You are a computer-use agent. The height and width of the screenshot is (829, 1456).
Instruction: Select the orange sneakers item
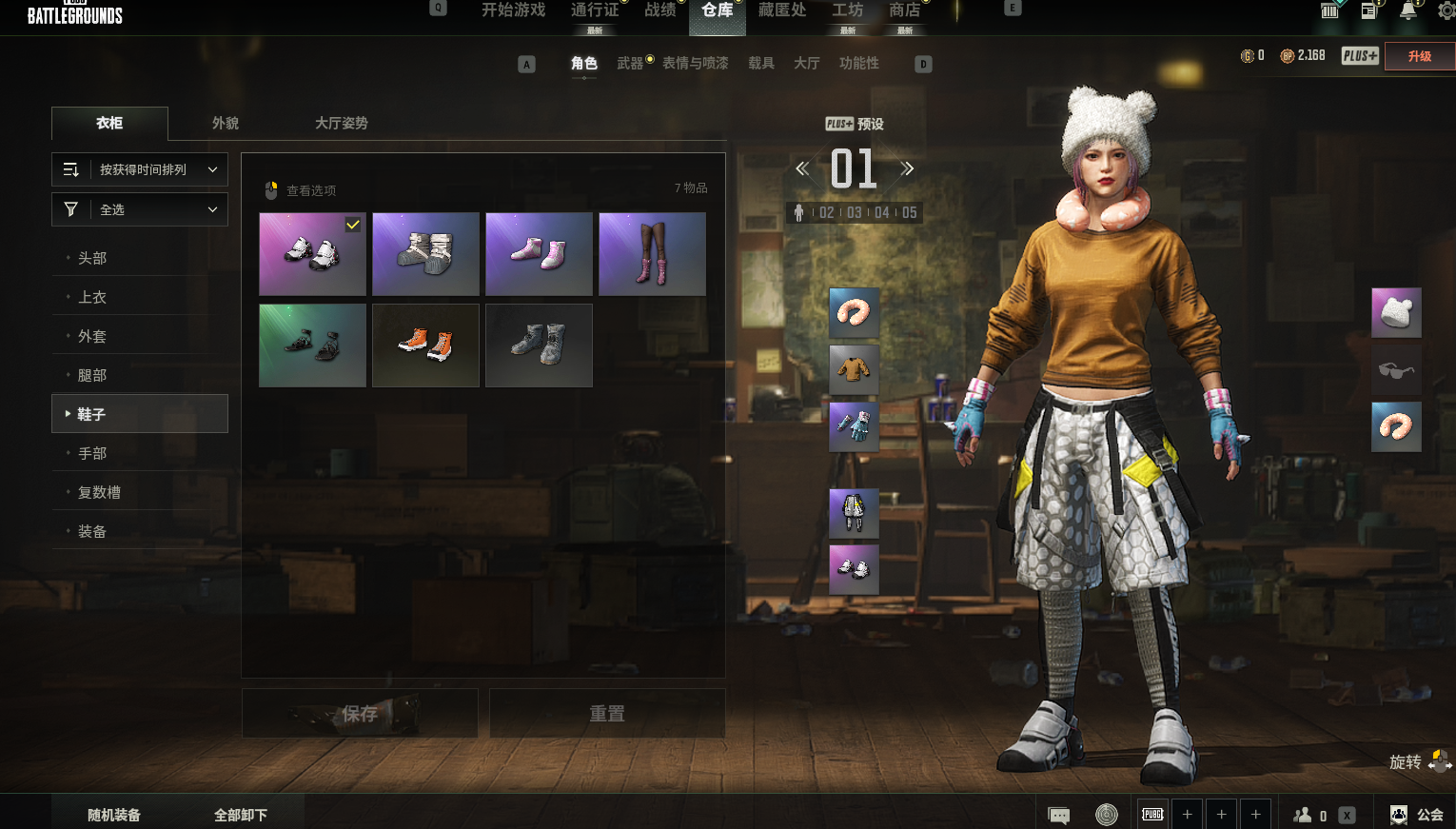[425, 345]
